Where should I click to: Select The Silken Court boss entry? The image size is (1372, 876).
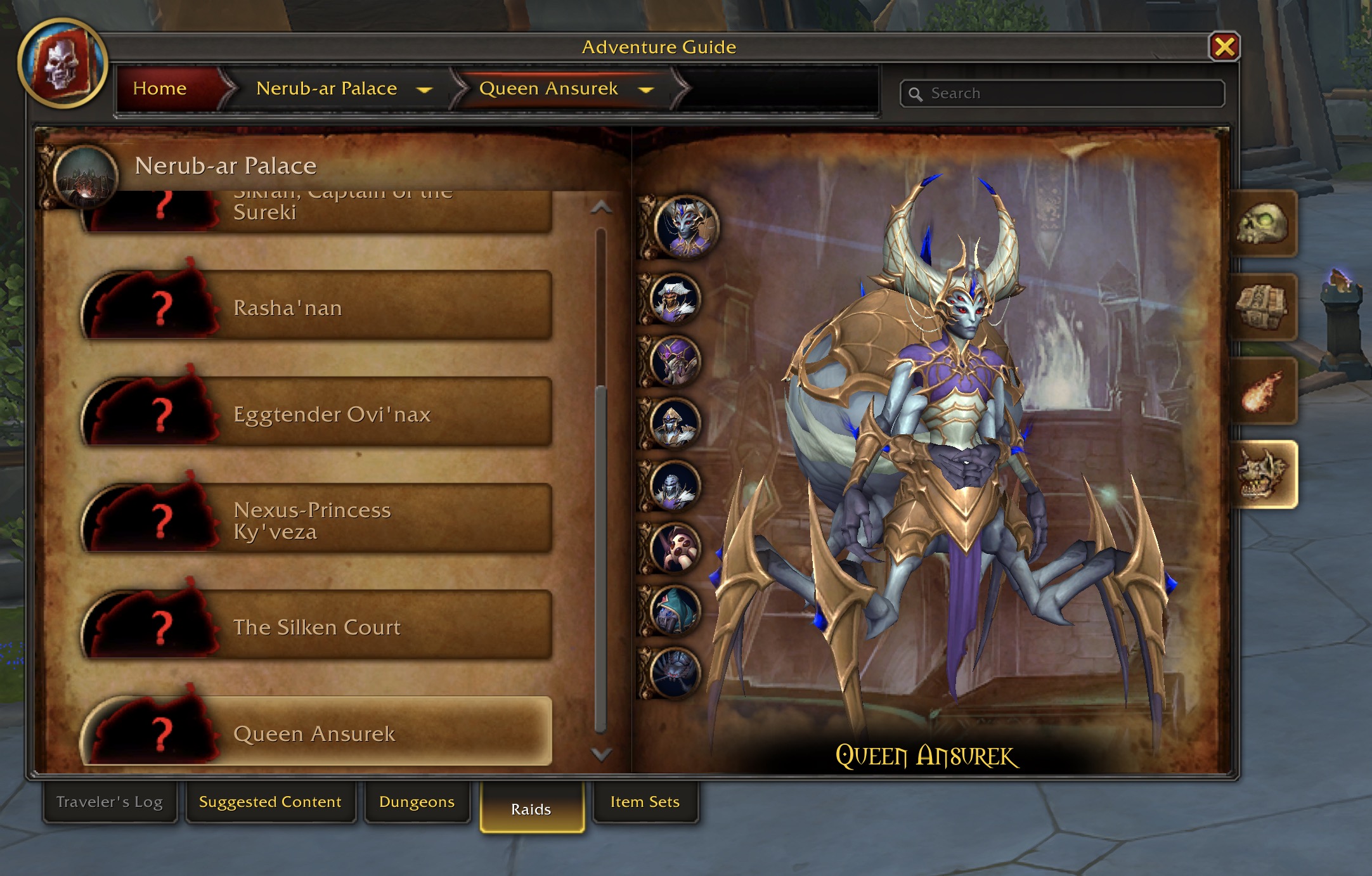317,628
